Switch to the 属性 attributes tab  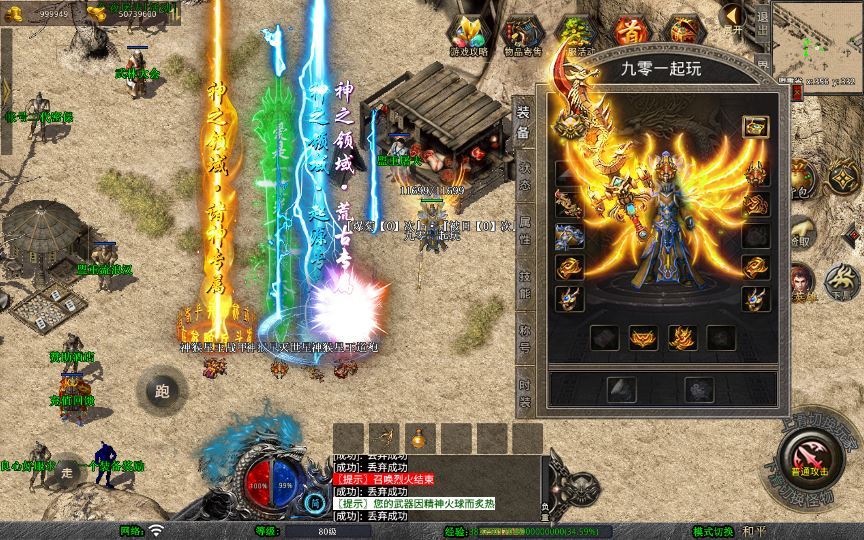(x=524, y=230)
